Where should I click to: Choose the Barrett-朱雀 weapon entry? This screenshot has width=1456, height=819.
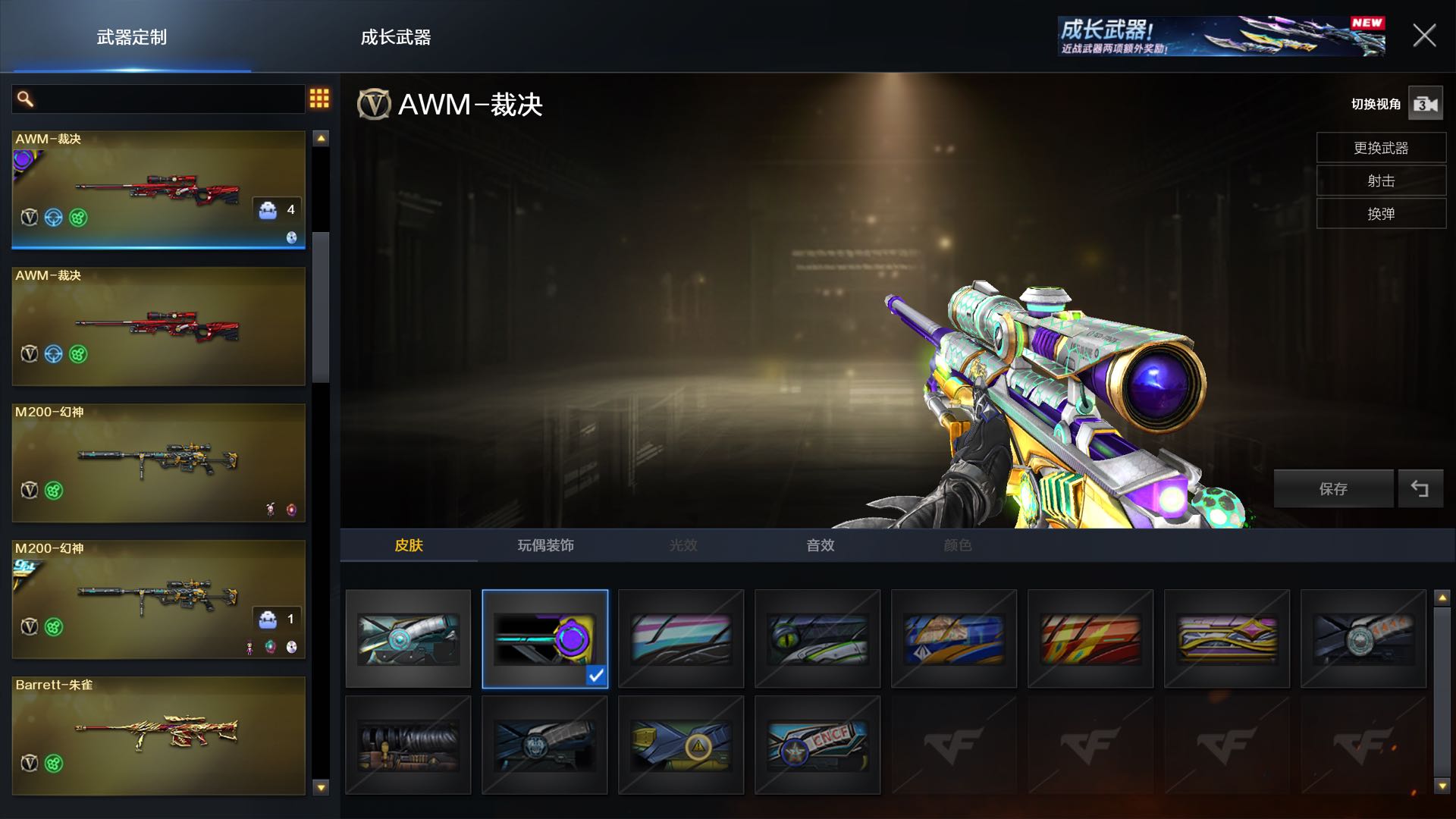coord(158,736)
